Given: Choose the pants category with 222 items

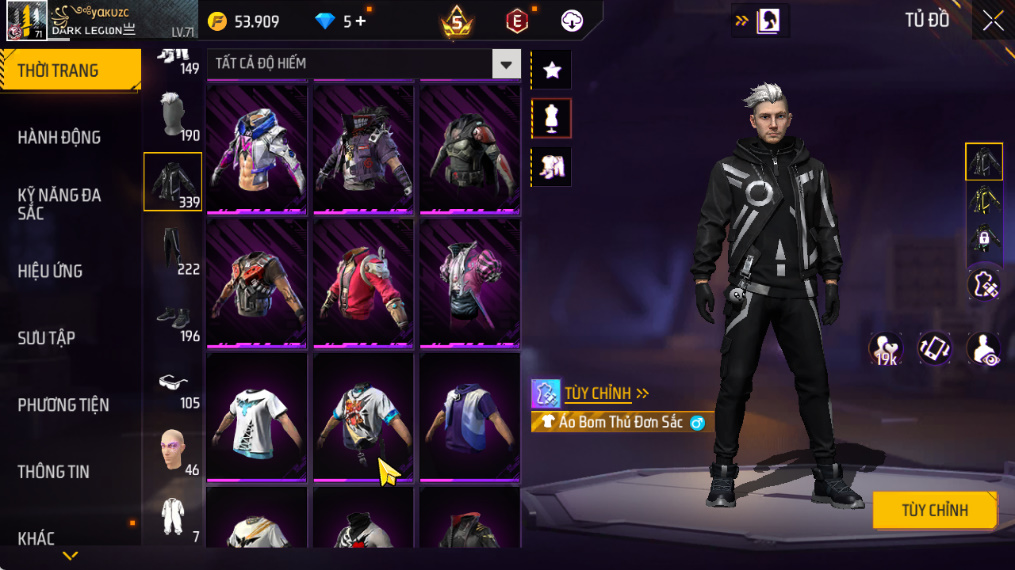Looking at the screenshot, I should [x=172, y=249].
